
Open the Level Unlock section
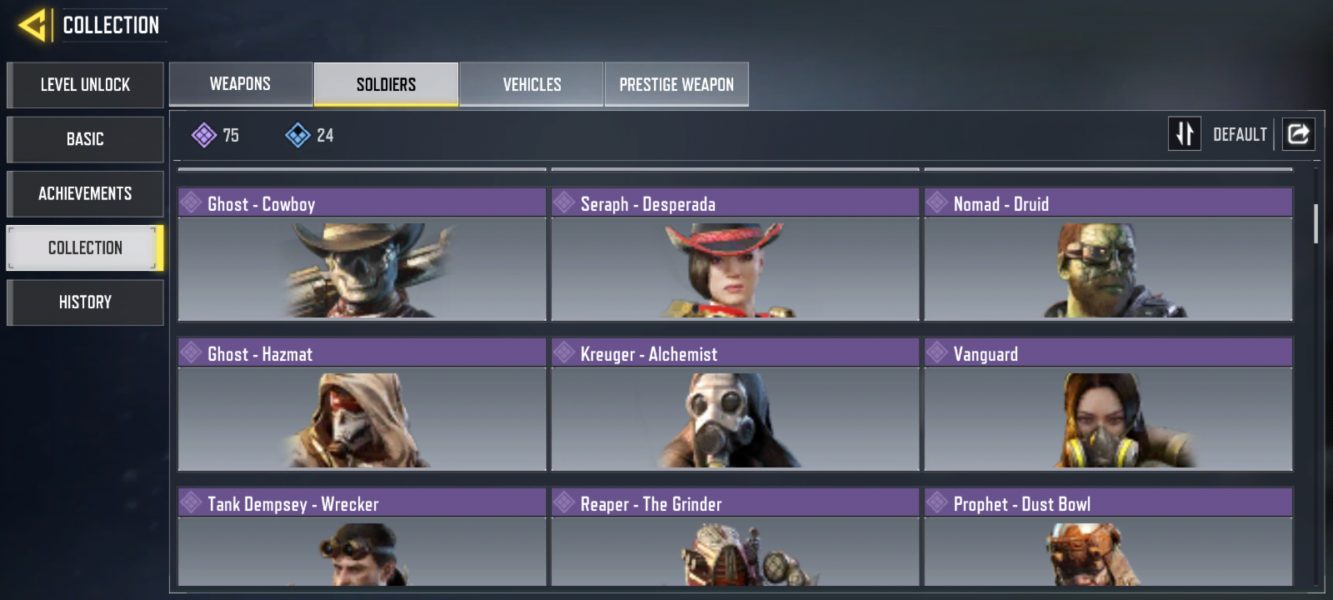[85, 85]
